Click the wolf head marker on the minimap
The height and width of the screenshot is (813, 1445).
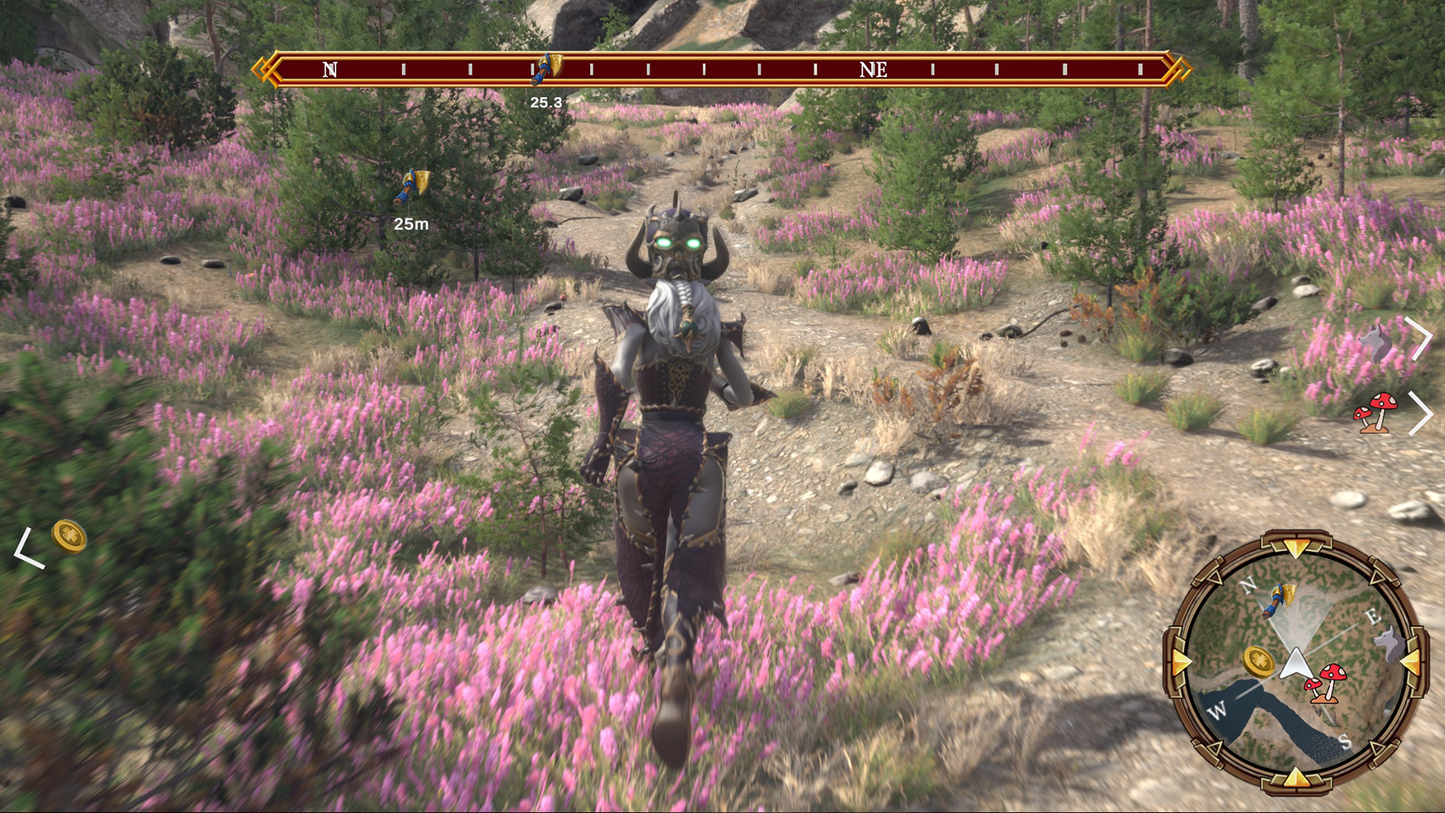(1389, 644)
